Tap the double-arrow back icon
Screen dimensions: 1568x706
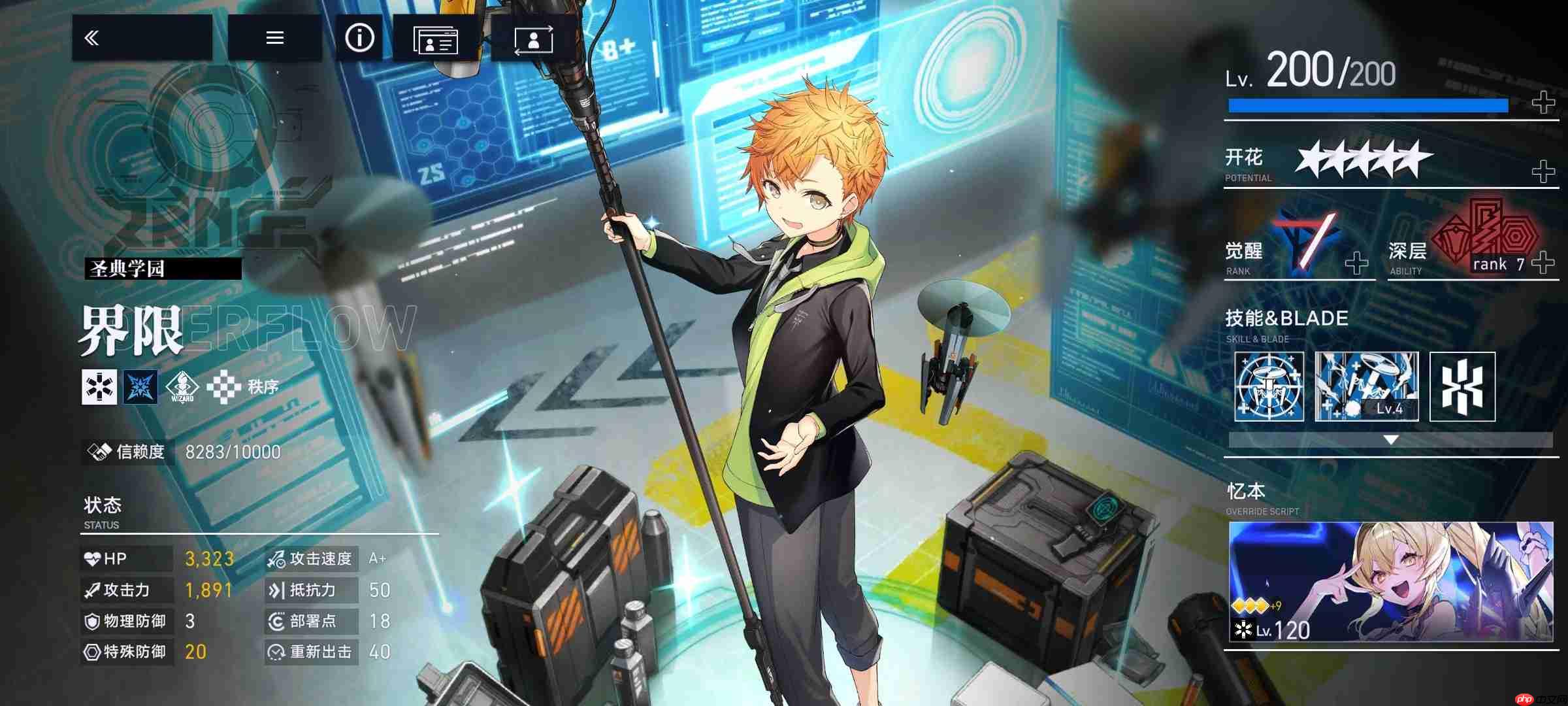click(93, 37)
